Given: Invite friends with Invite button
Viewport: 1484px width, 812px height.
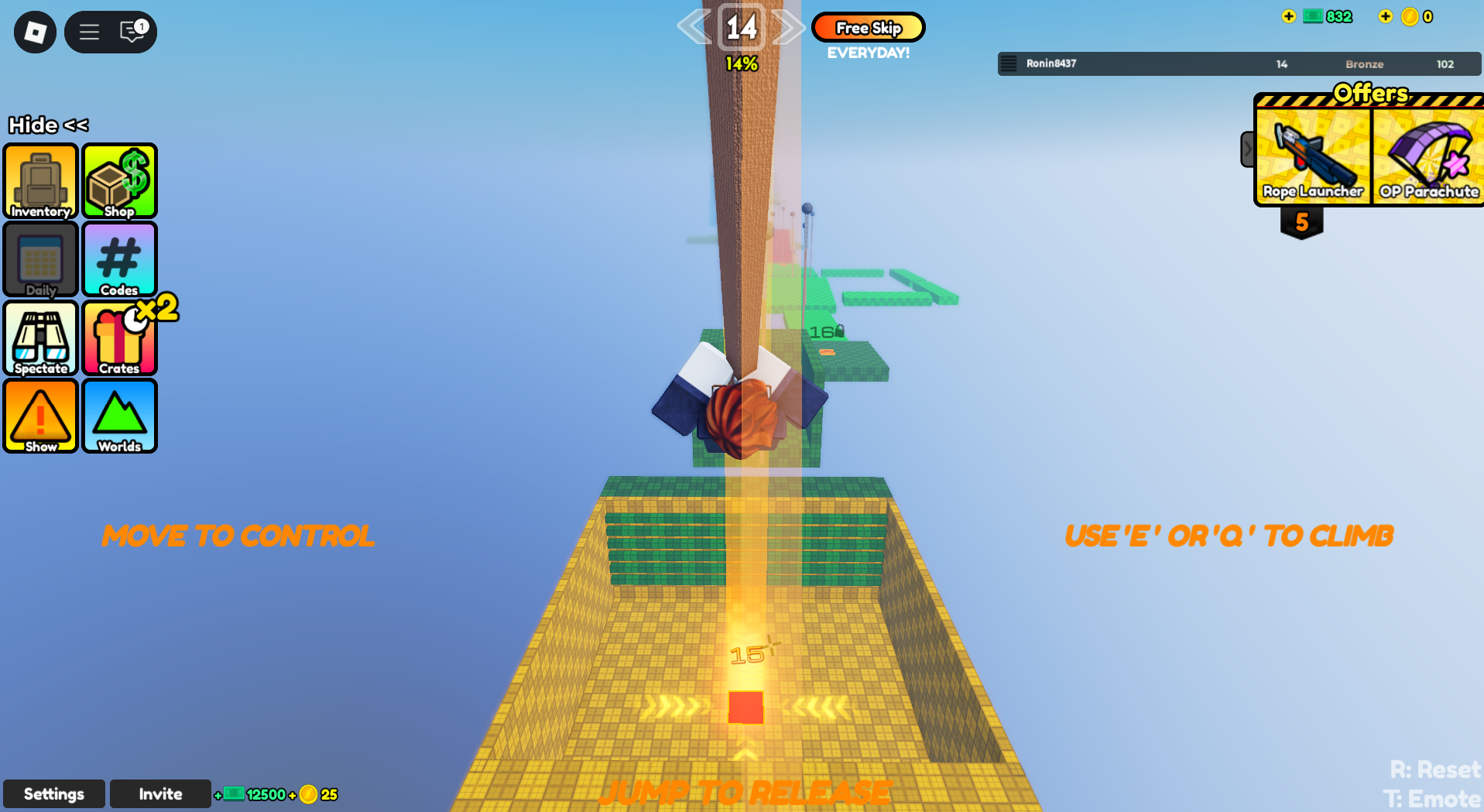Looking at the screenshot, I should [x=160, y=794].
